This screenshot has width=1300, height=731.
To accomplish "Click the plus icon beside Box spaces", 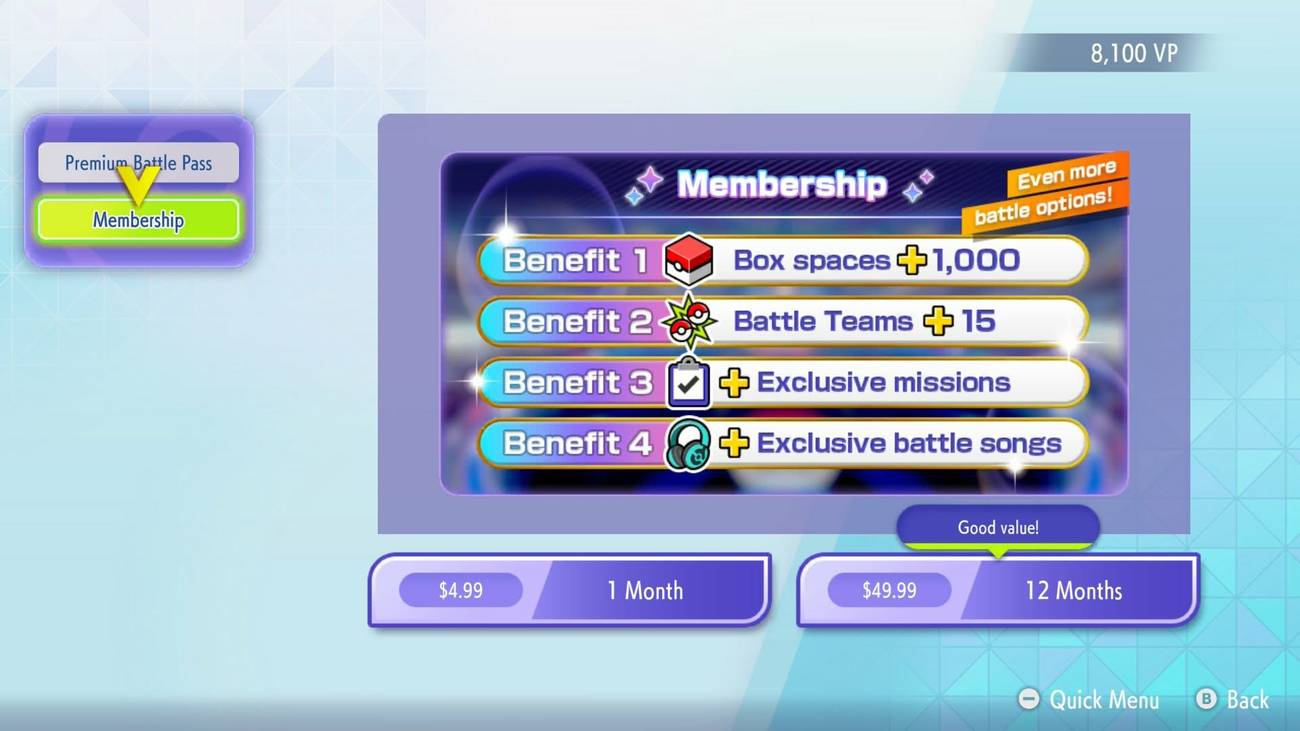I will pos(910,260).
